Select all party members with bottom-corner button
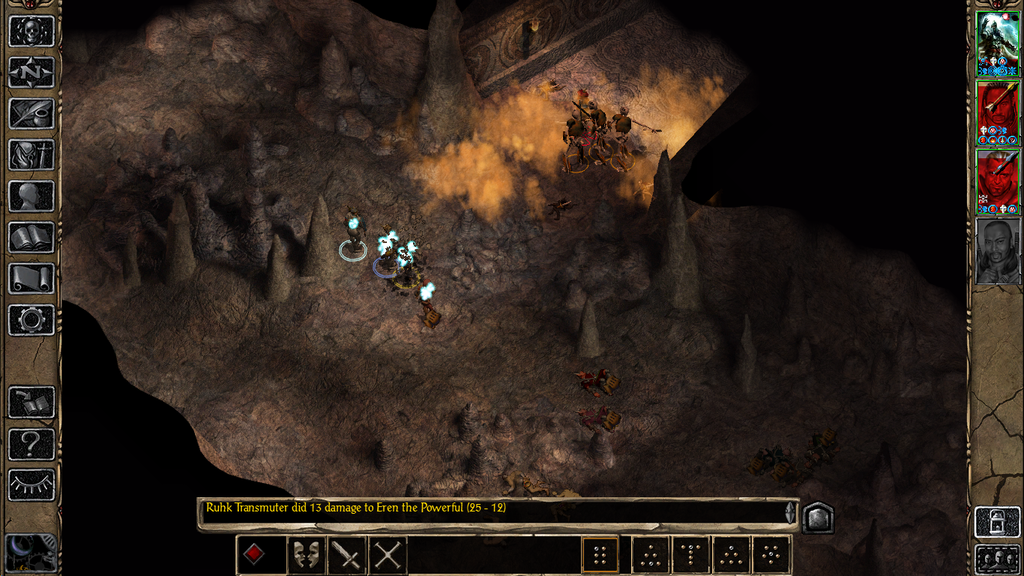The height and width of the screenshot is (576, 1024). coord(996,558)
